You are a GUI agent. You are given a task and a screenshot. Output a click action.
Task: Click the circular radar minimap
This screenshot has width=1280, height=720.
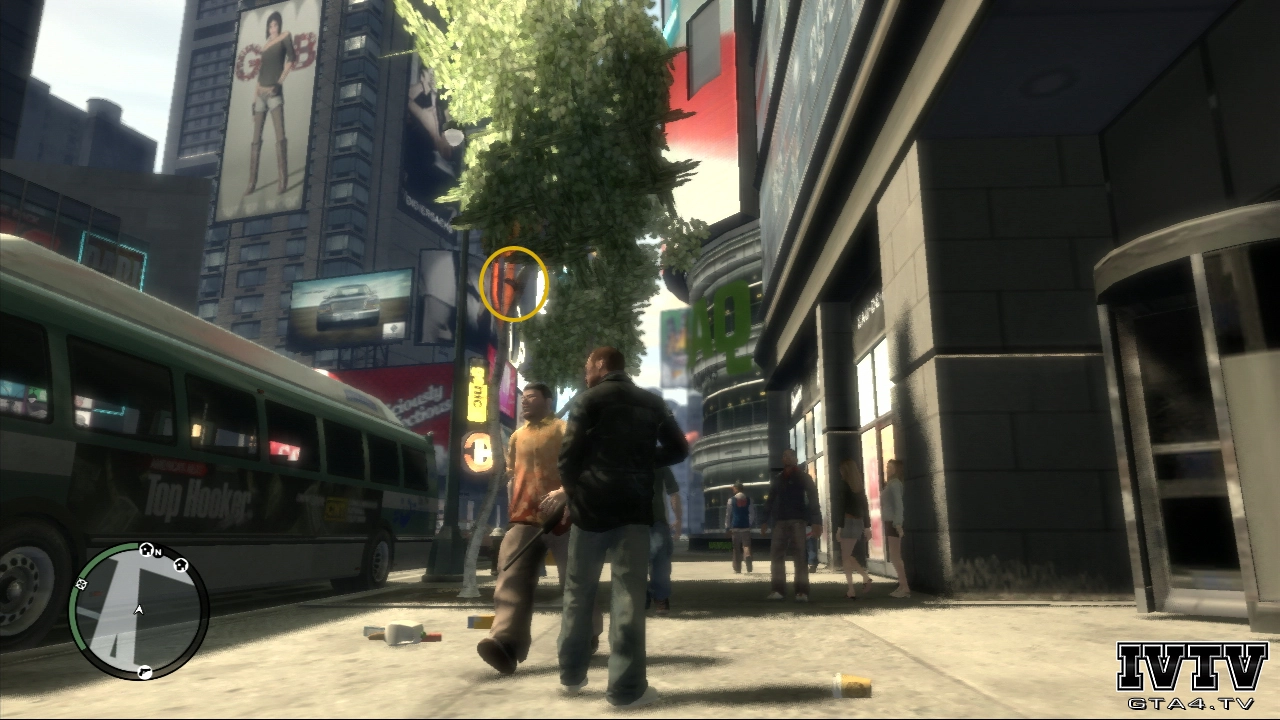(x=139, y=611)
